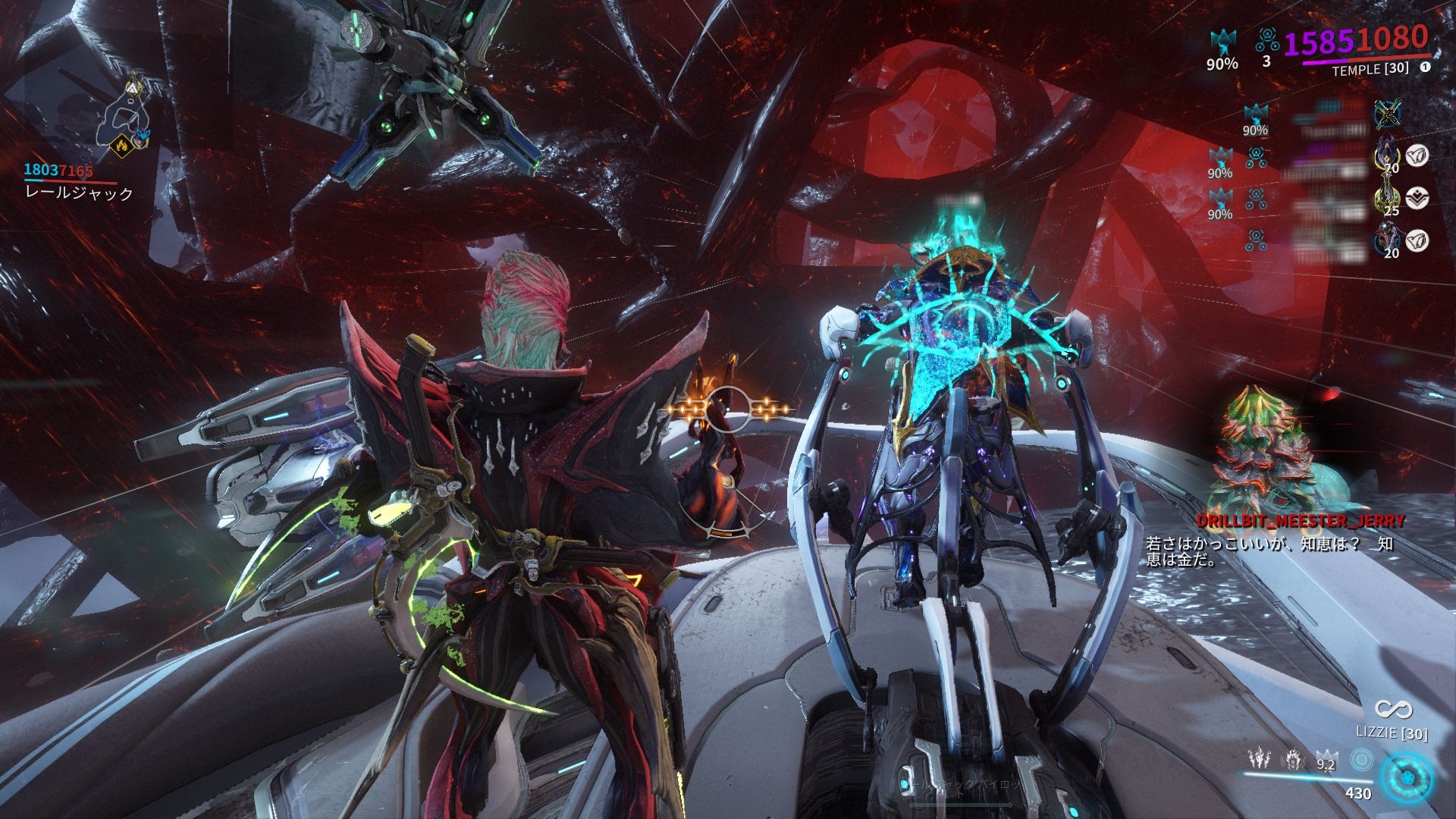The height and width of the screenshot is (819, 1456).
Task: Select the crown ability showing 9.2 cooldown
Action: 1326,758
